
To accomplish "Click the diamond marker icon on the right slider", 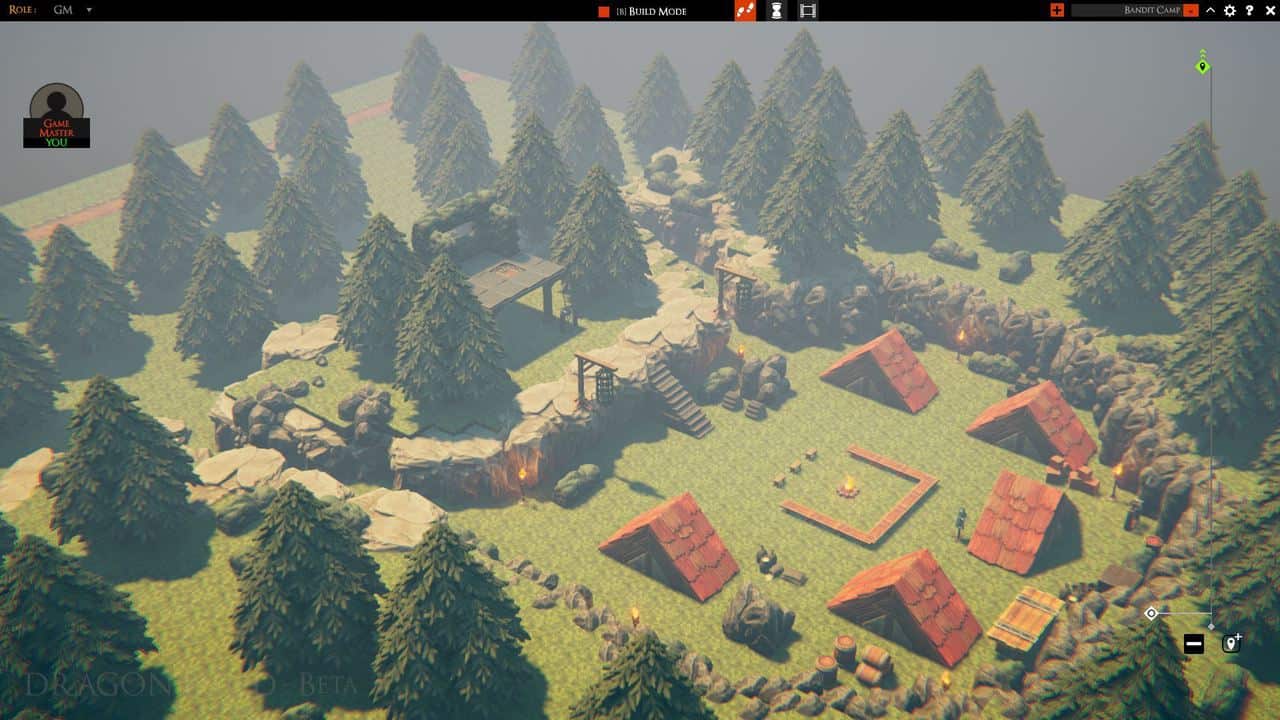I will coord(1152,611).
